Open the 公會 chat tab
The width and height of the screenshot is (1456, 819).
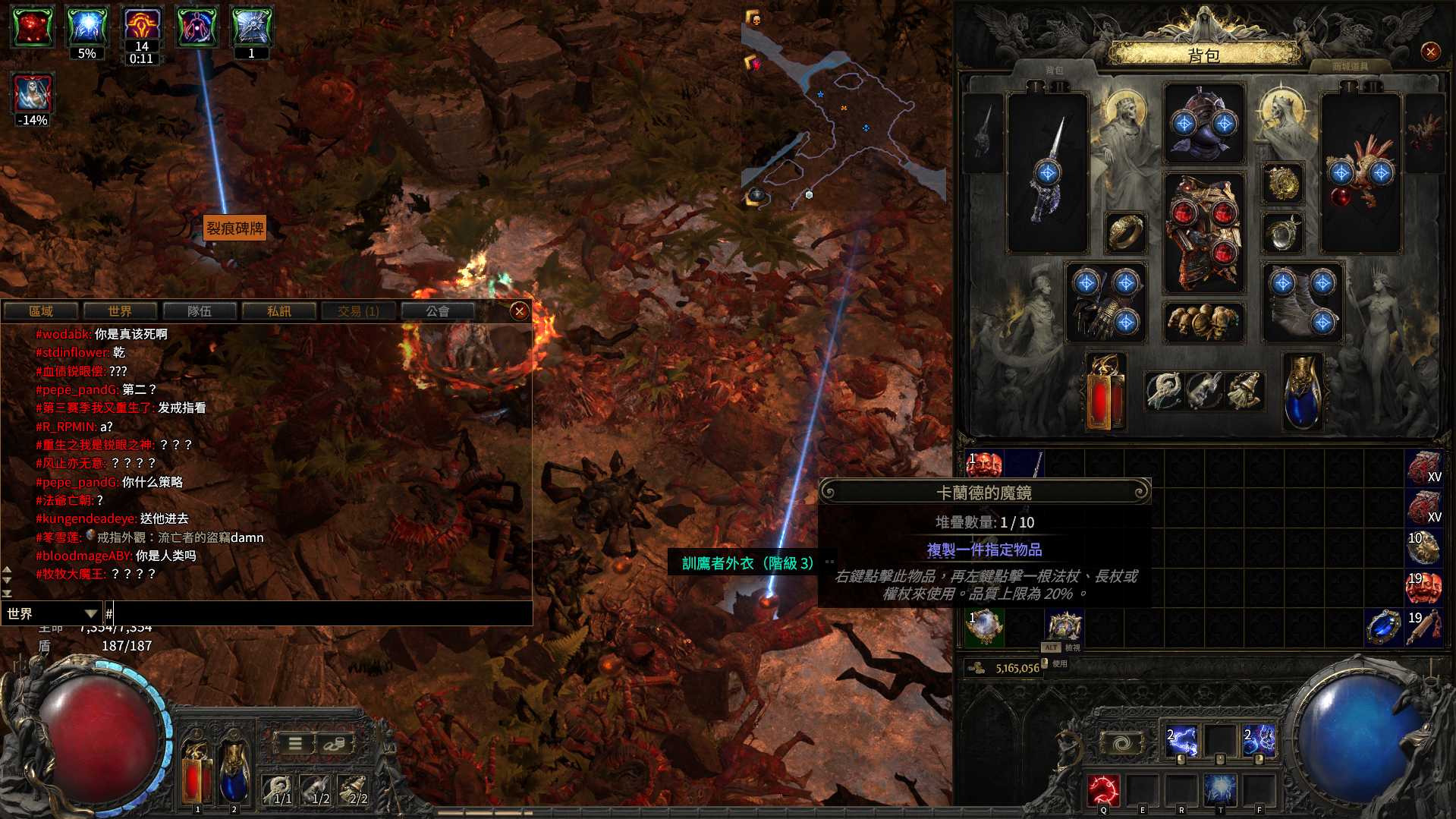pyautogui.click(x=438, y=311)
